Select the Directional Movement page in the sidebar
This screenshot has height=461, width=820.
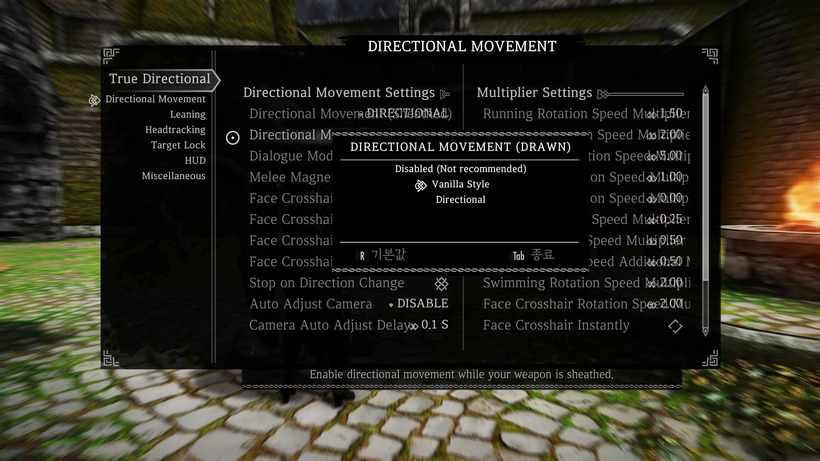click(155, 99)
